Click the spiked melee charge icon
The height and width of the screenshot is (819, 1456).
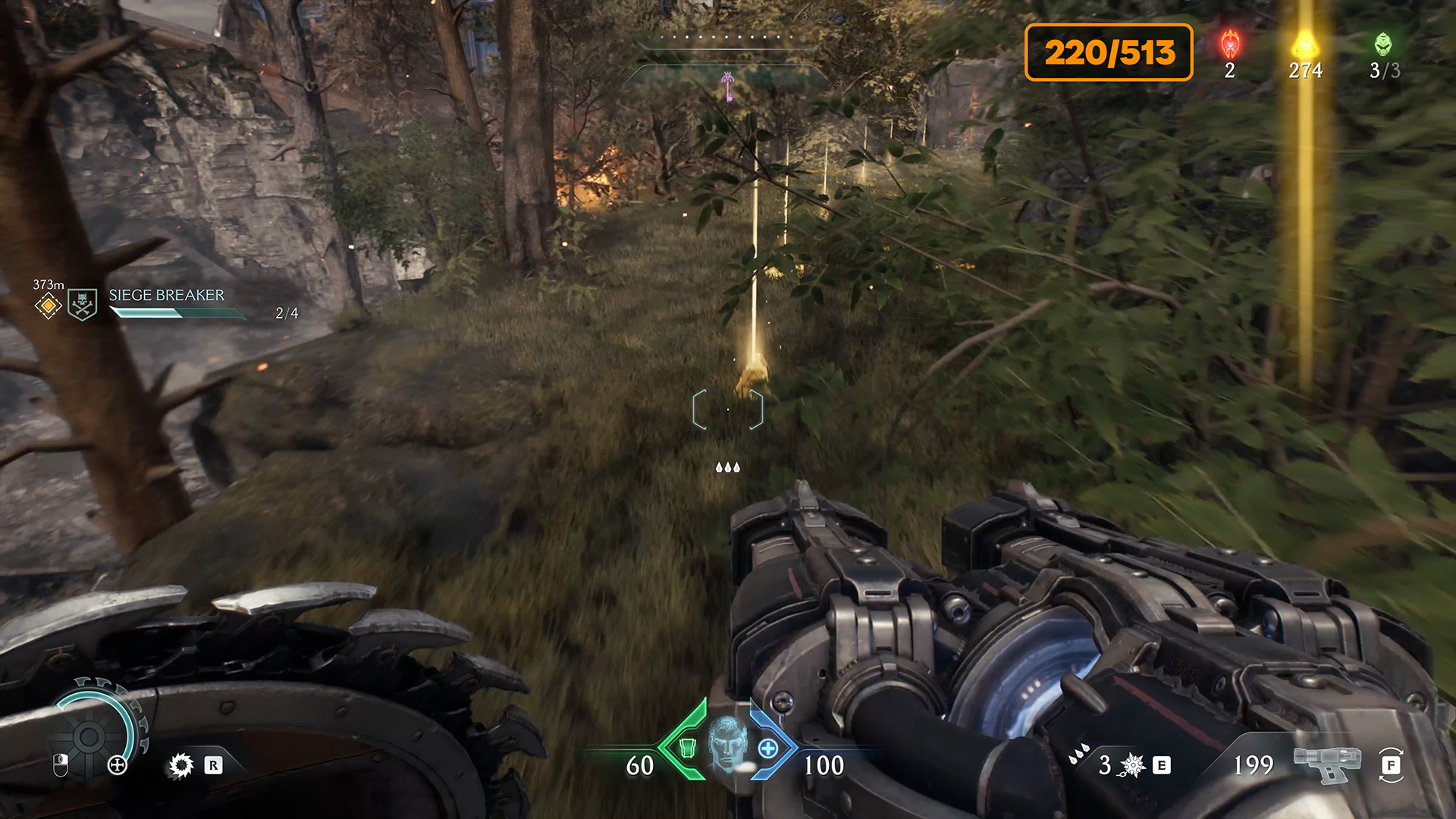(x=1132, y=765)
